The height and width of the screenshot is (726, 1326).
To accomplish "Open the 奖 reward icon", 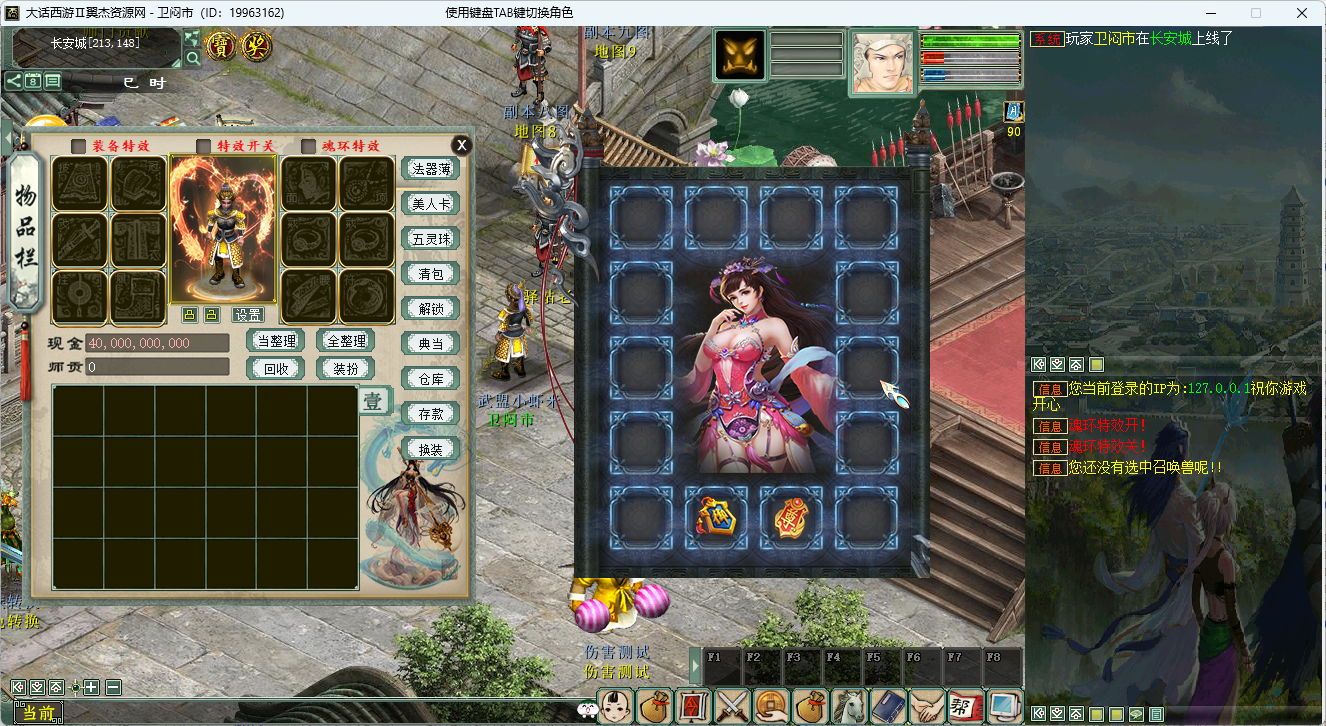I will coord(255,45).
